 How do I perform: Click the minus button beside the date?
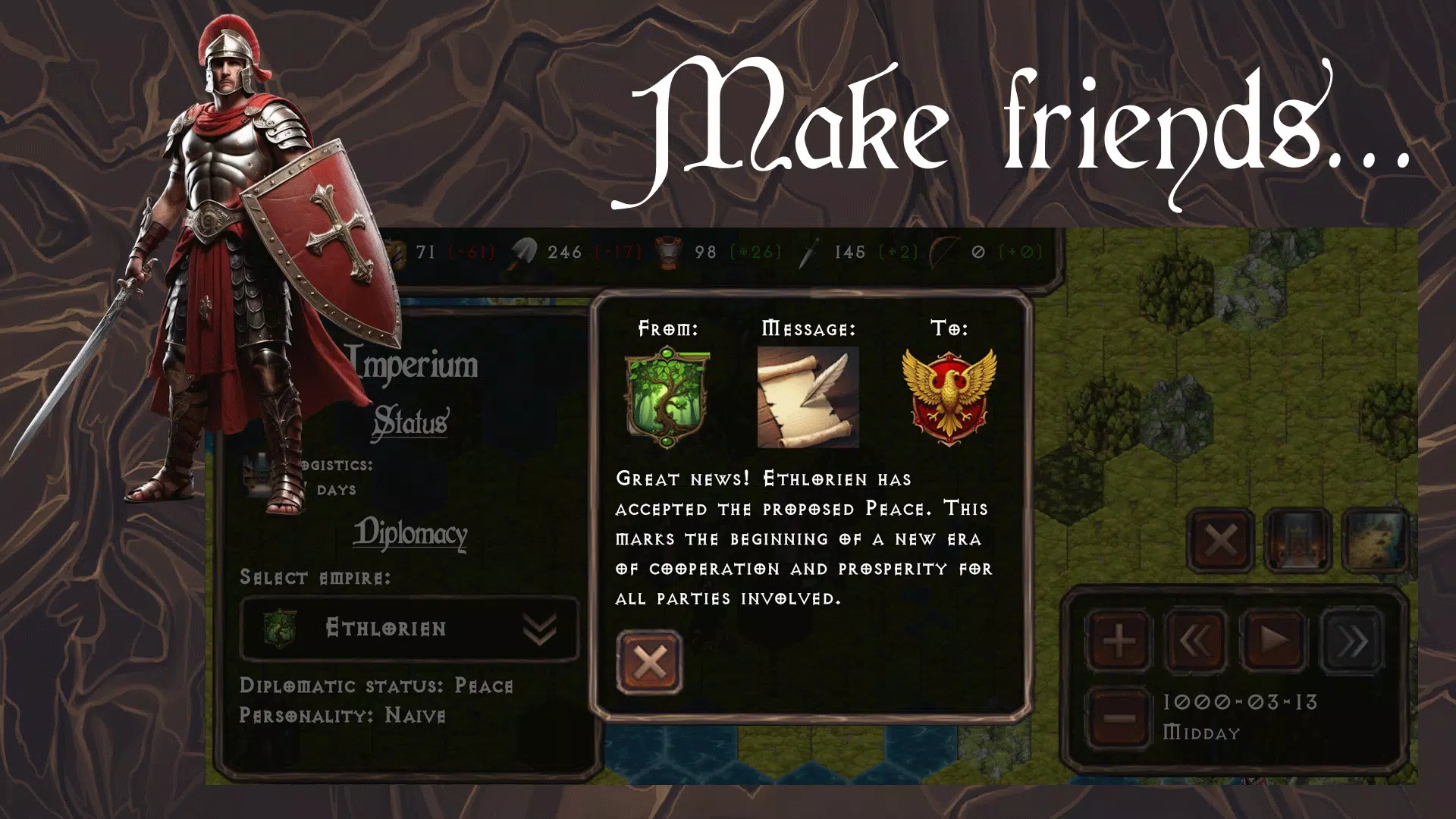[1119, 717]
